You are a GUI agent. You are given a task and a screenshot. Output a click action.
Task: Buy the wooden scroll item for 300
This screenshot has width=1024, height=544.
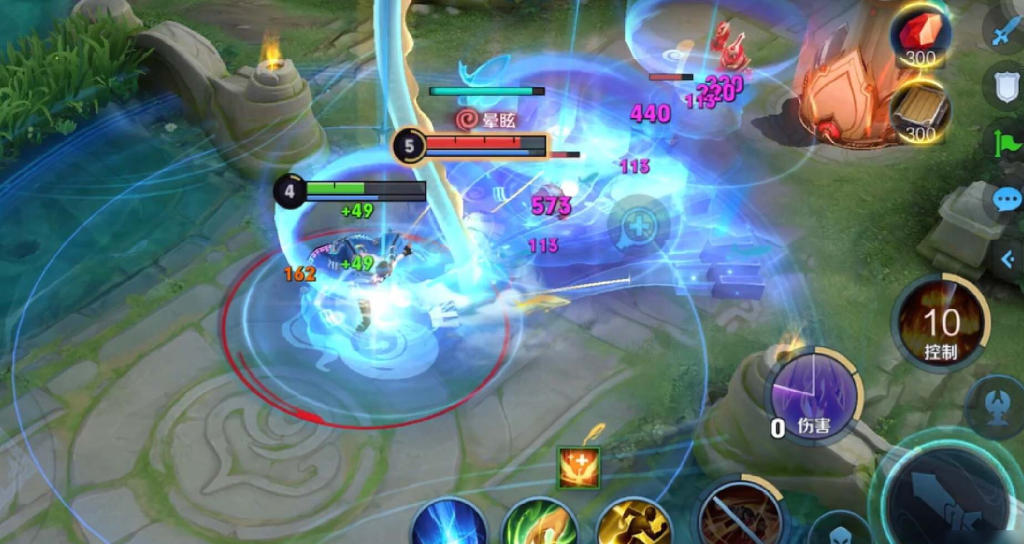pyautogui.click(x=920, y=110)
